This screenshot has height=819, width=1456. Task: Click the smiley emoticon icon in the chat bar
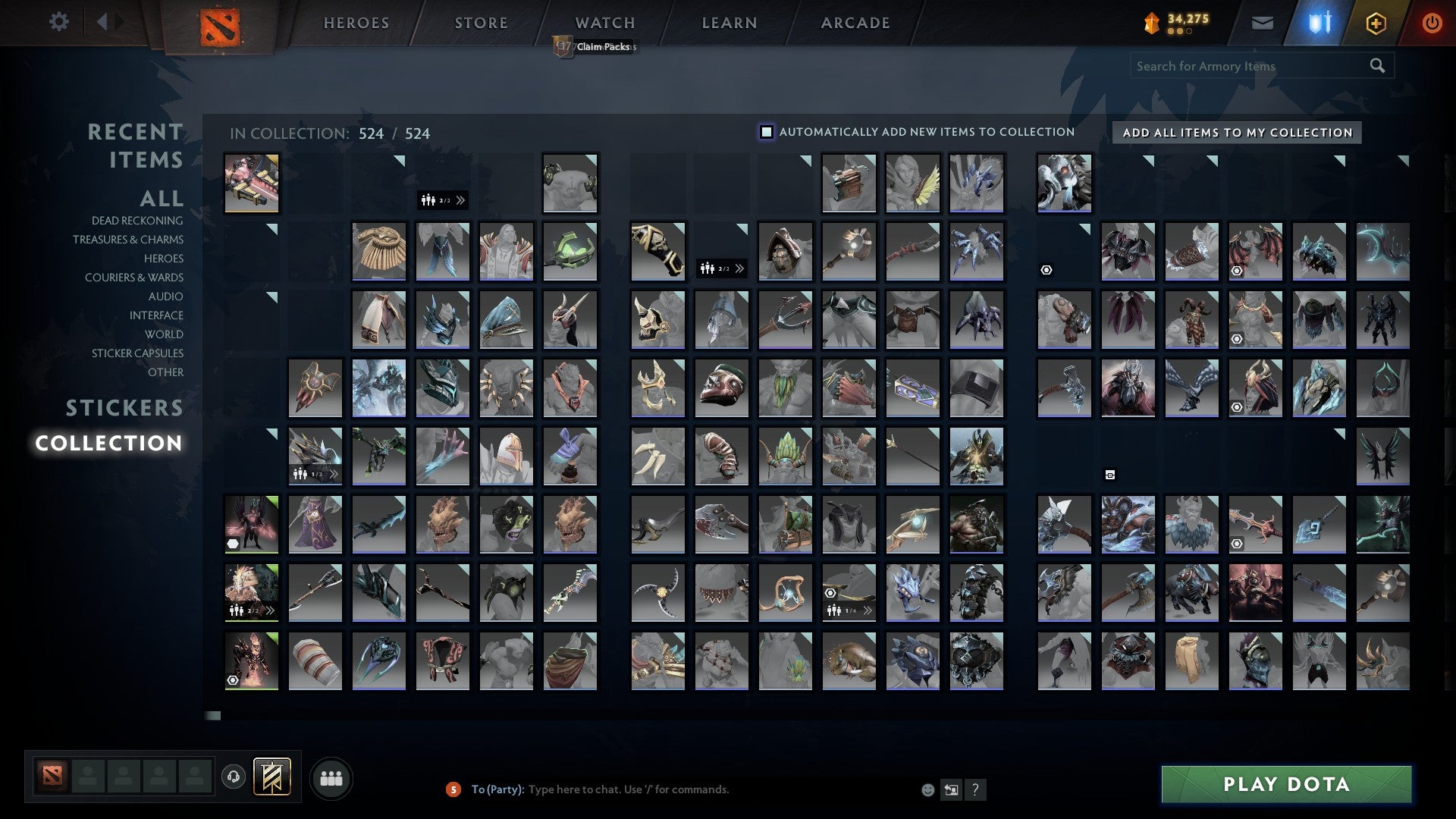927,789
